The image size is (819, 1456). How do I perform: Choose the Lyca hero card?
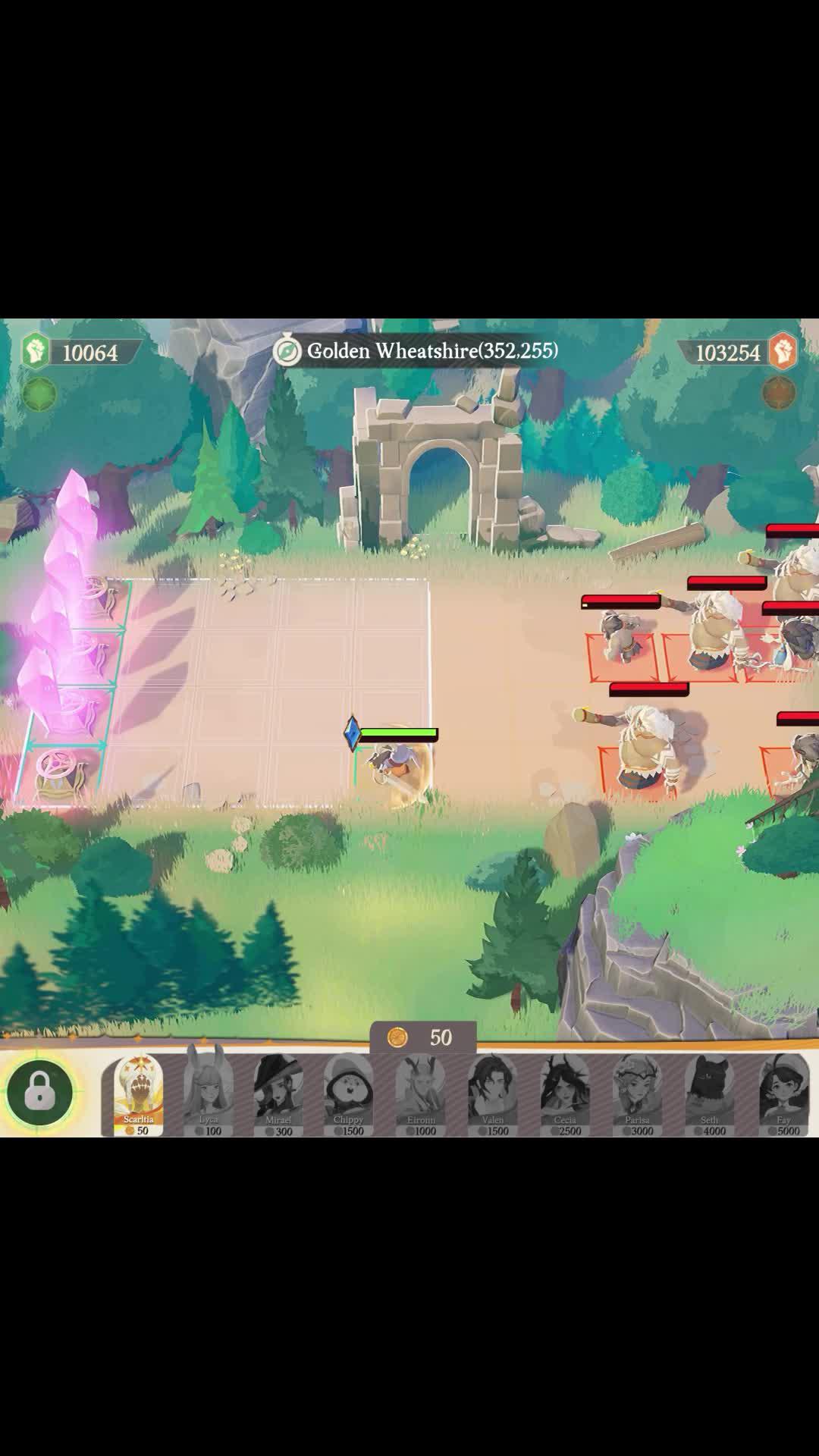coord(209,1093)
